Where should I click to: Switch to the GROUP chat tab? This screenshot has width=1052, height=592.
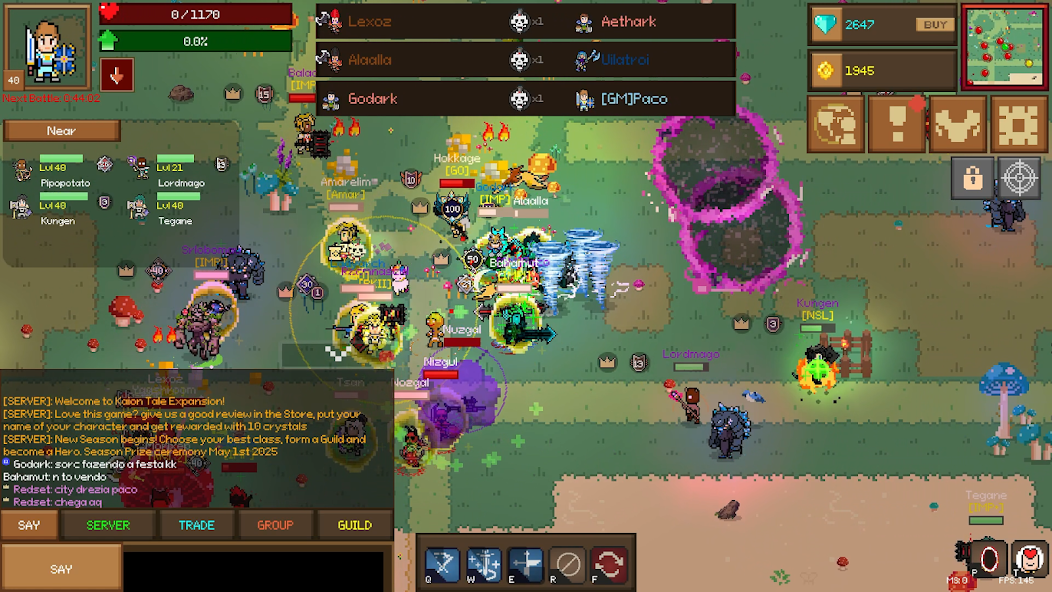tap(275, 525)
